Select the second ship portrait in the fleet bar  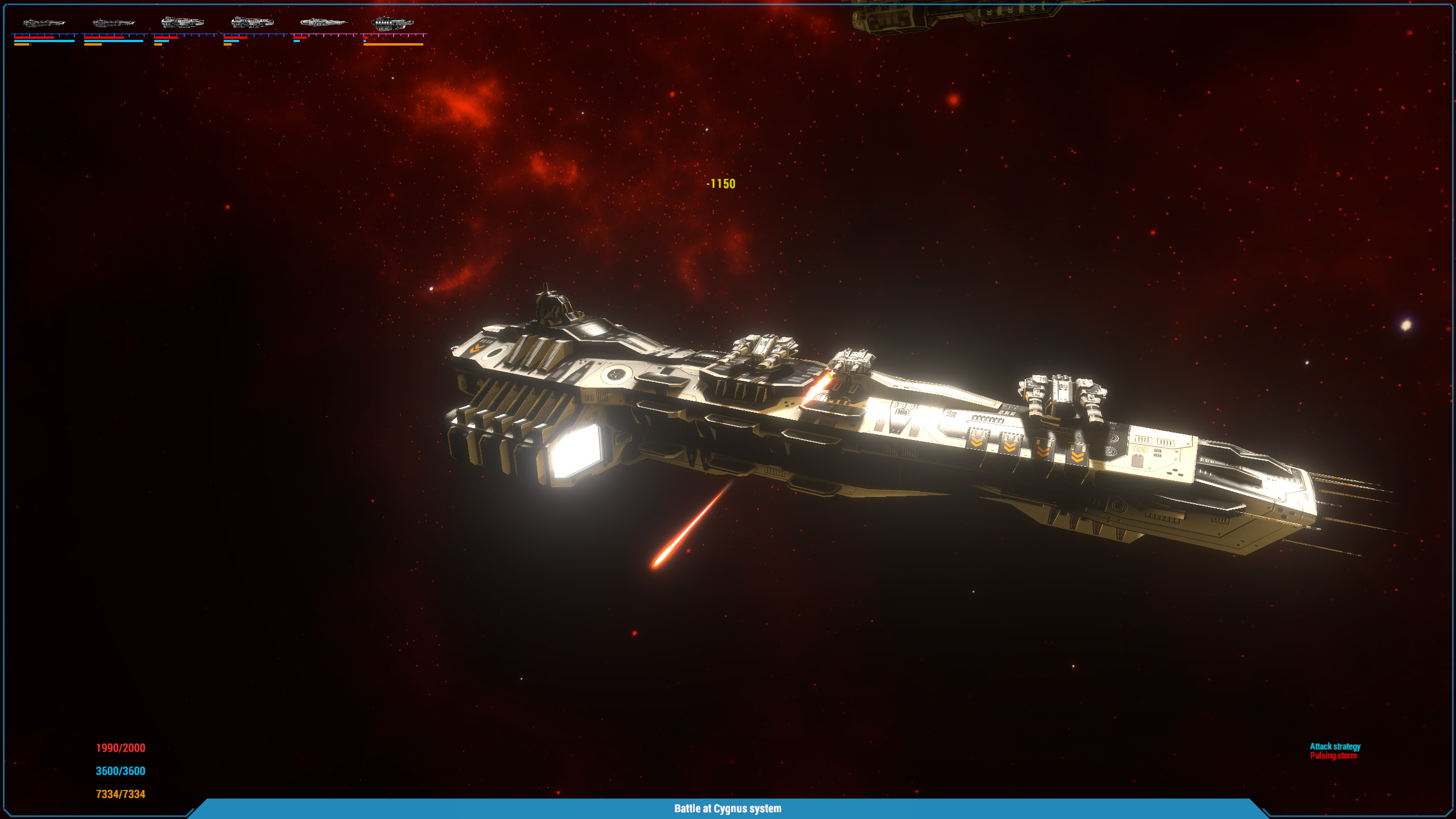114,23
